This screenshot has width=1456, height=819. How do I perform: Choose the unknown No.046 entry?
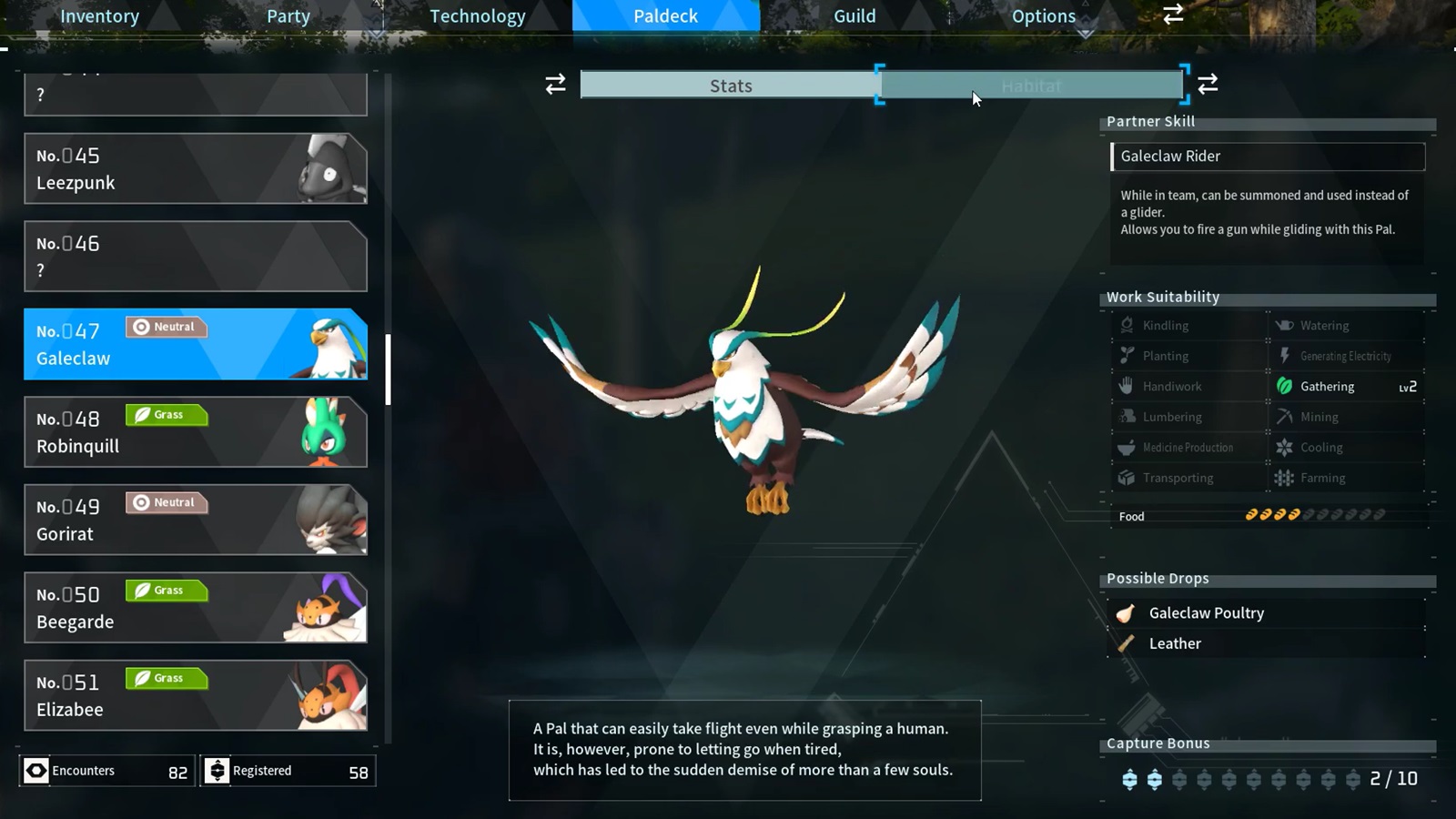pyautogui.click(x=195, y=257)
